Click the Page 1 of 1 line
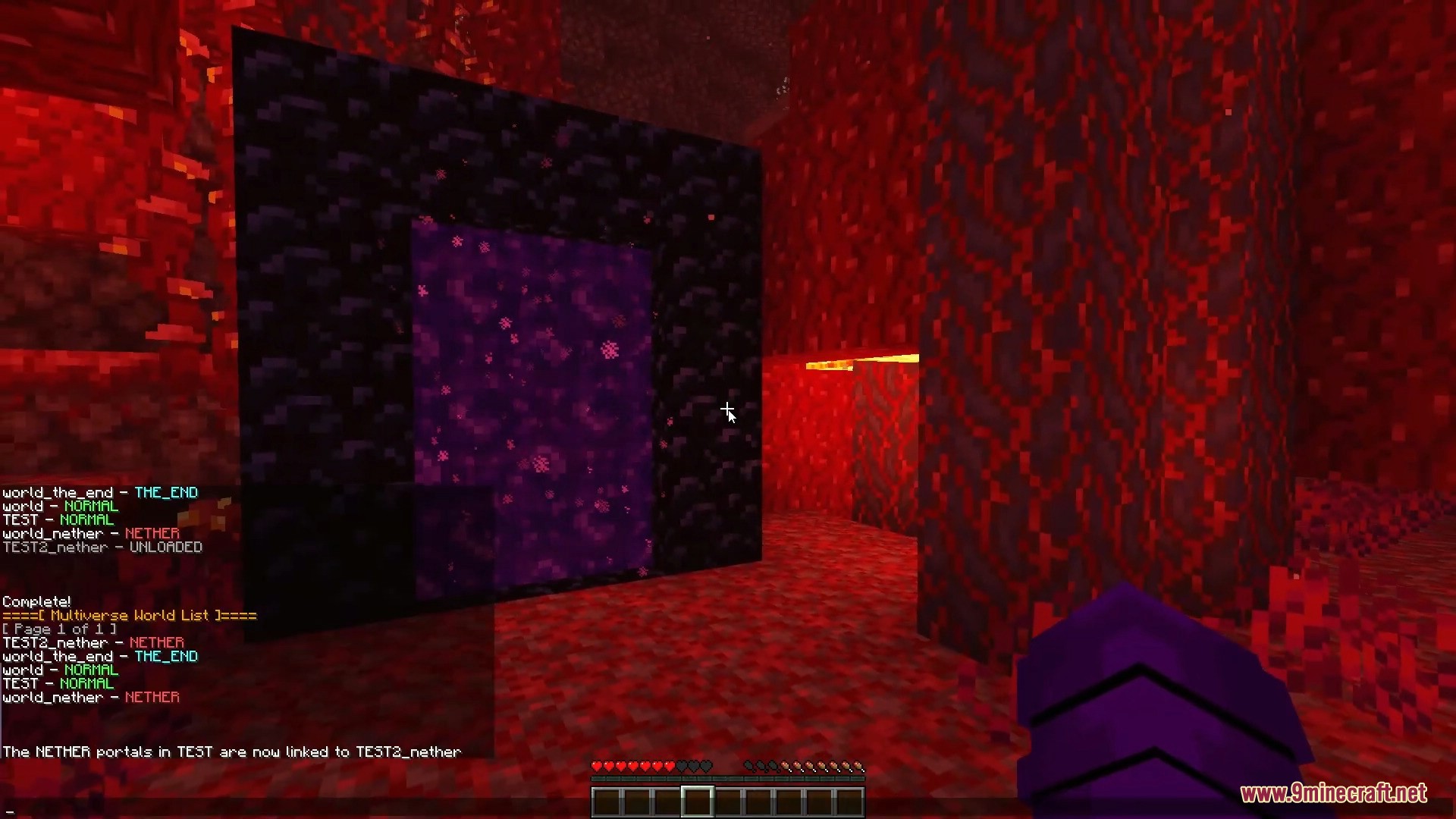1456x819 pixels. point(58,629)
